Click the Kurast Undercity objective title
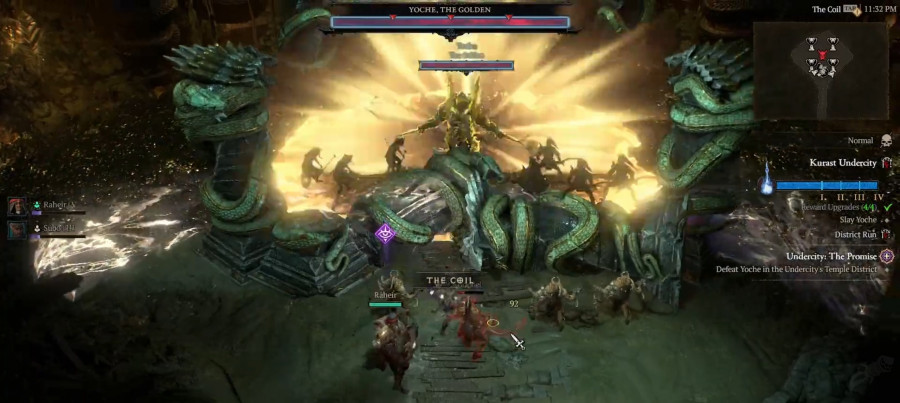The image size is (900, 403). tap(842, 163)
